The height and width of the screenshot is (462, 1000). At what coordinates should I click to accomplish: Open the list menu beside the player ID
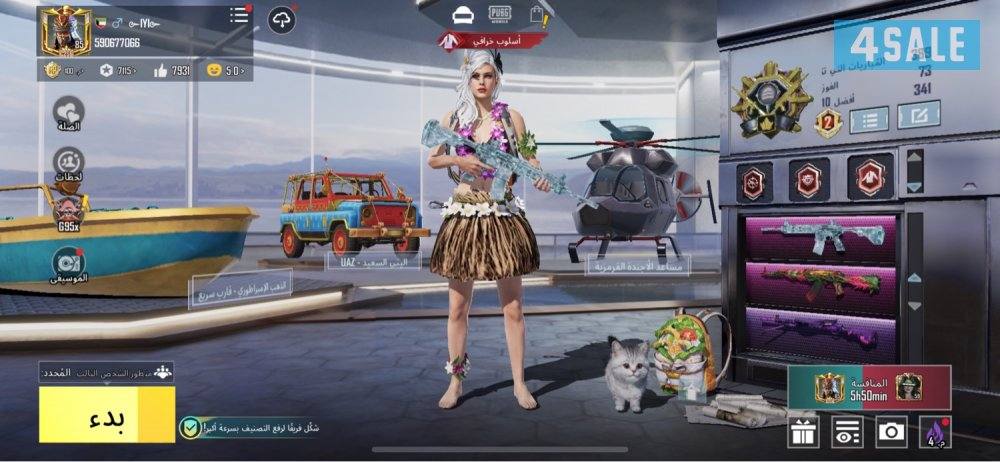239,16
